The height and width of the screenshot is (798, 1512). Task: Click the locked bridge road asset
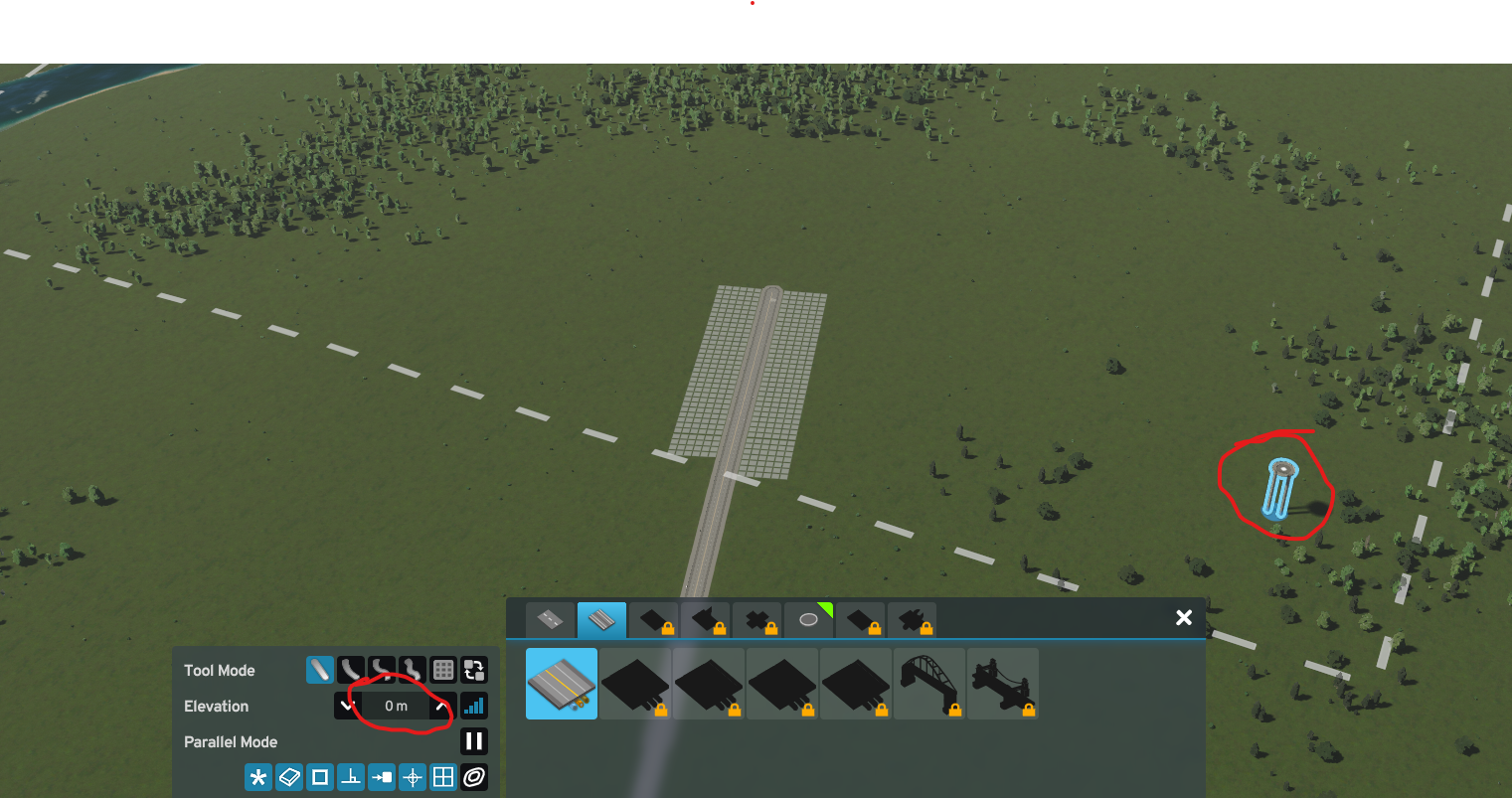929,683
